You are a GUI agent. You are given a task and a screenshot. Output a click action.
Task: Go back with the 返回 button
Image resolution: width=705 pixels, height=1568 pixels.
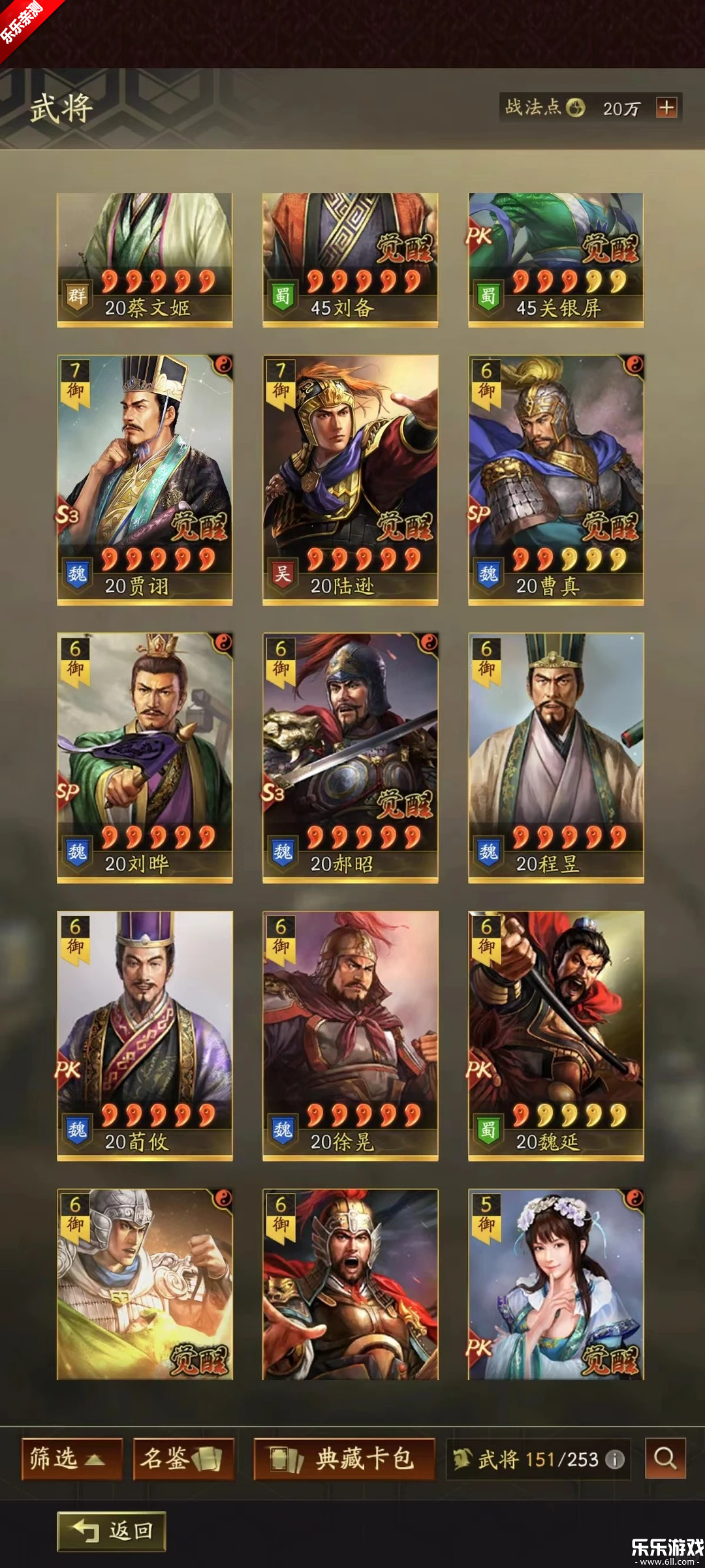(112, 1531)
